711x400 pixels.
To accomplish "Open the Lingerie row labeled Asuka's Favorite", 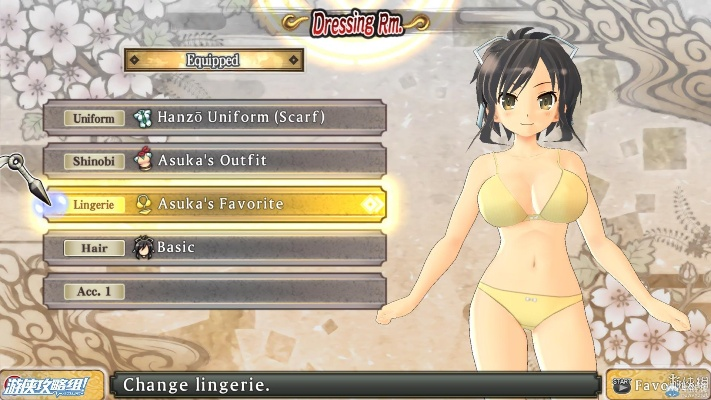I will (214, 204).
